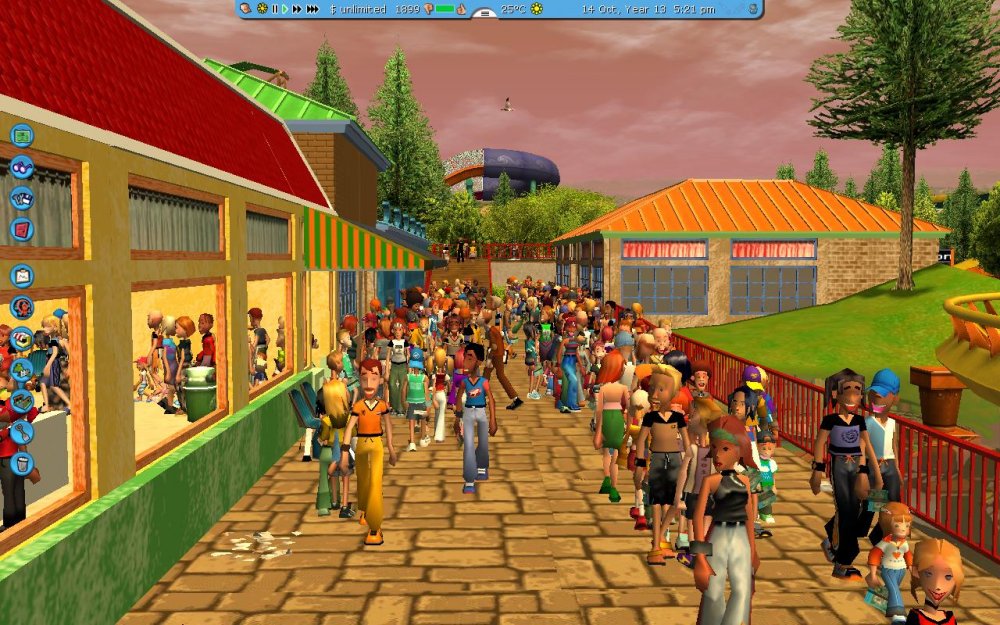Click the hand icon on top bar
Viewport: 1000px width, 625px height.
(247, 9)
